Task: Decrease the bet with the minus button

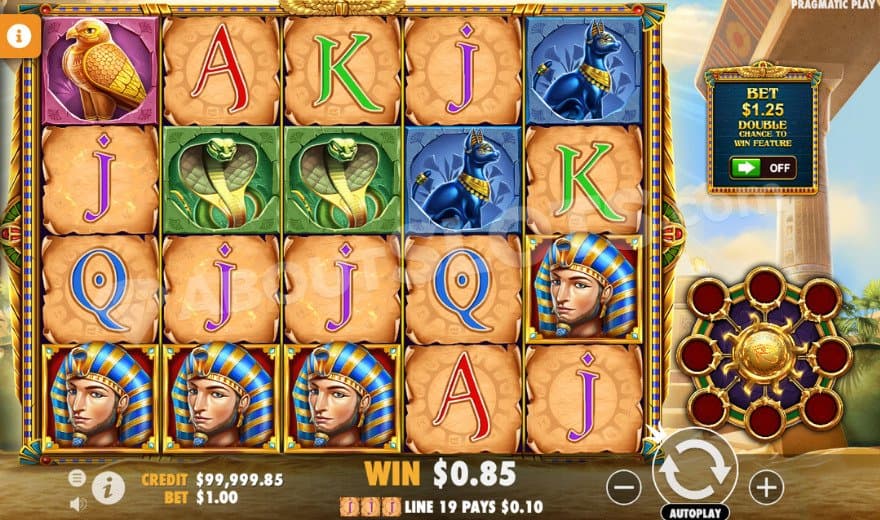Action: (623, 487)
